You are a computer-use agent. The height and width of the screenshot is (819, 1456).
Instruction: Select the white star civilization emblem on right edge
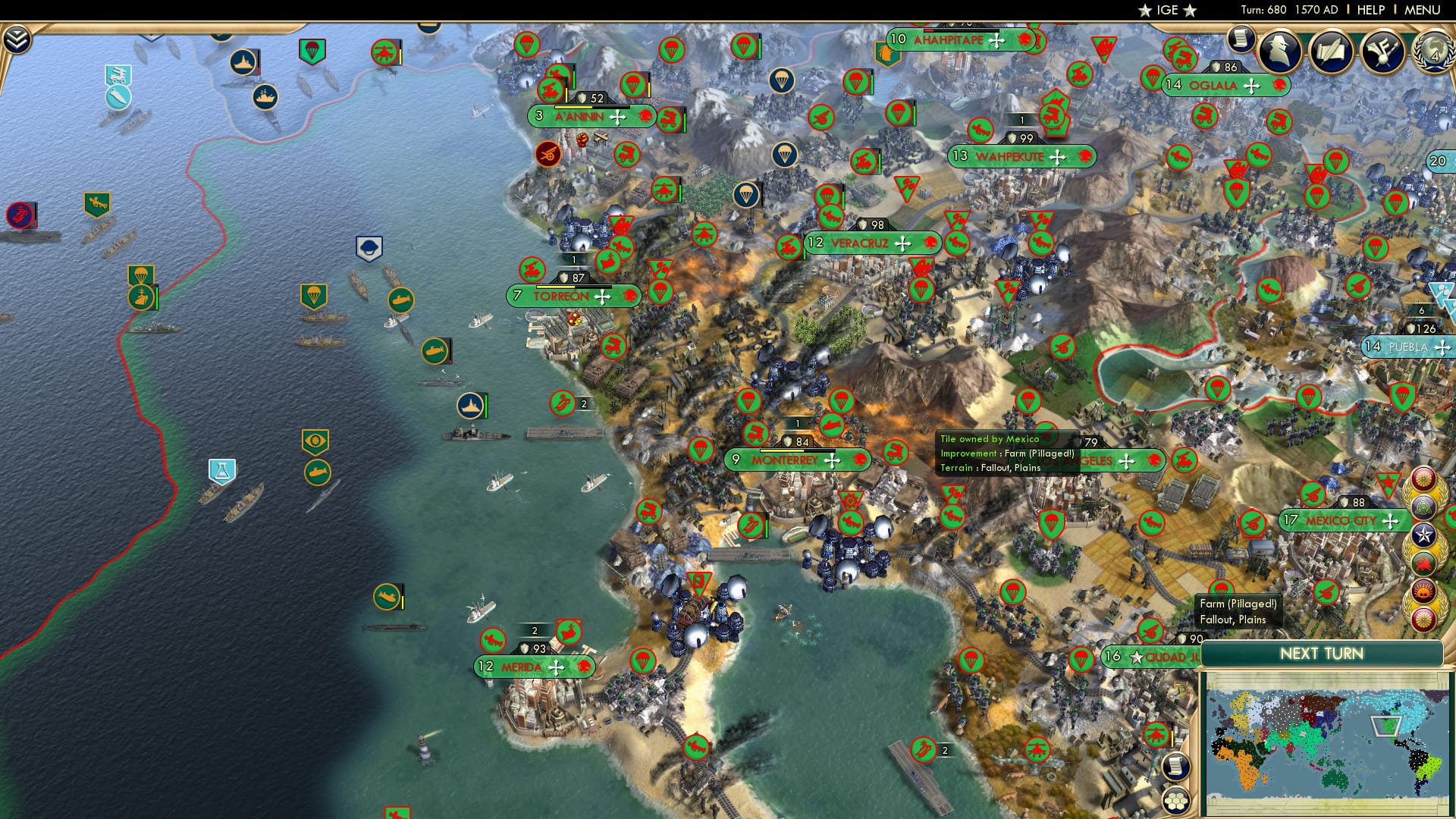pyautogui.click(x=1424, y=535)
